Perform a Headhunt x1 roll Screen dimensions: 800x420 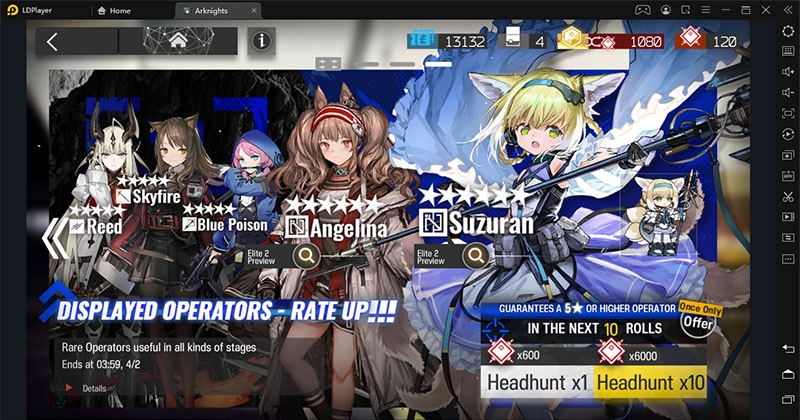(x=537, y=381)
